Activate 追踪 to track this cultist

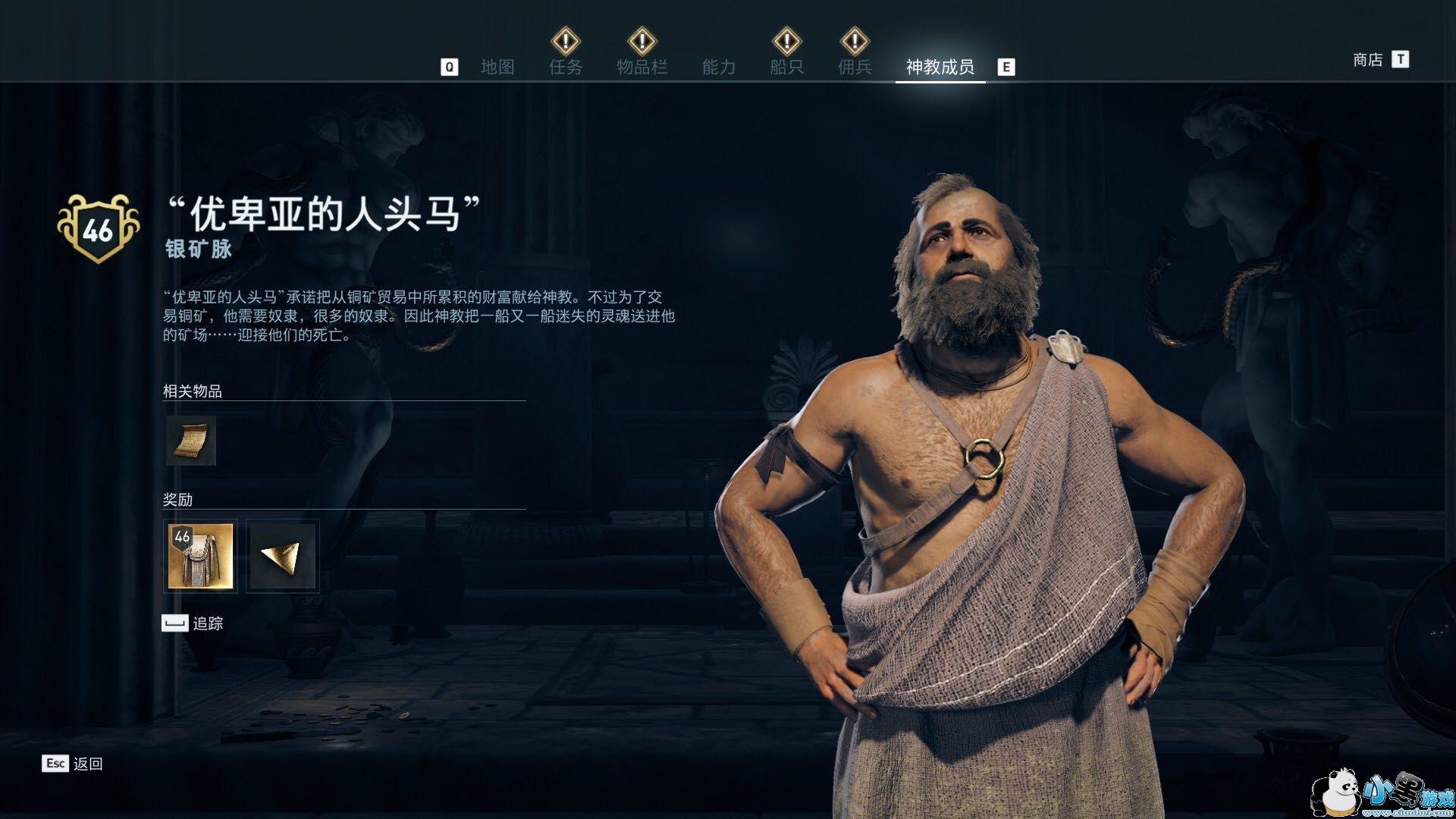click(x=193, y=623)
